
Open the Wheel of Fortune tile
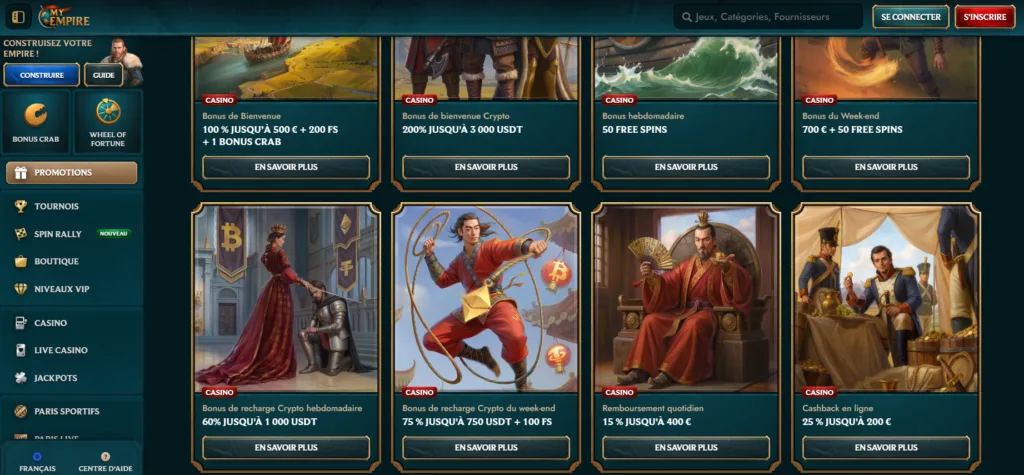(x=108, y=122)
